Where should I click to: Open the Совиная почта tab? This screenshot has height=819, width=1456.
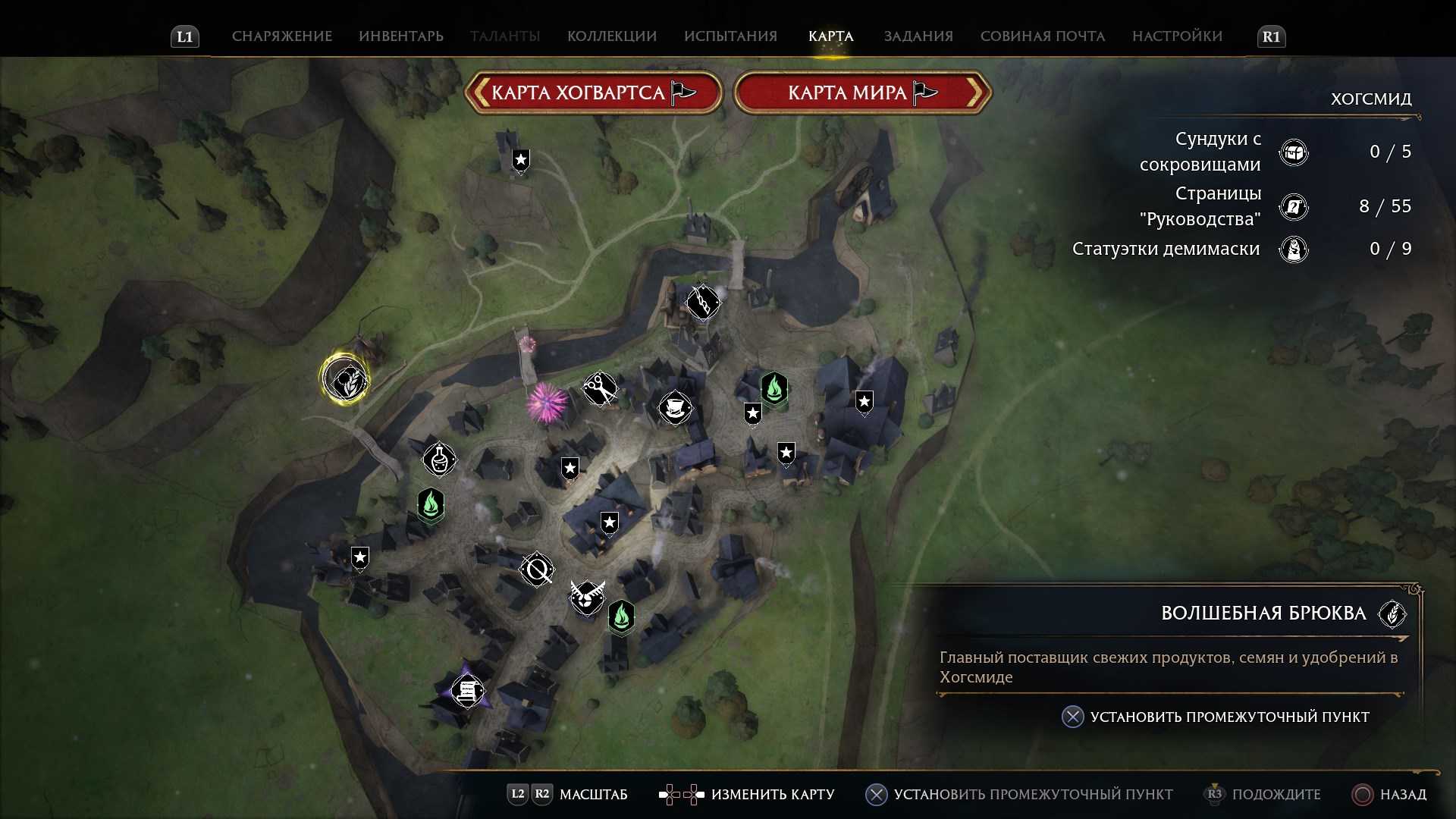(x=1042, y=36)
